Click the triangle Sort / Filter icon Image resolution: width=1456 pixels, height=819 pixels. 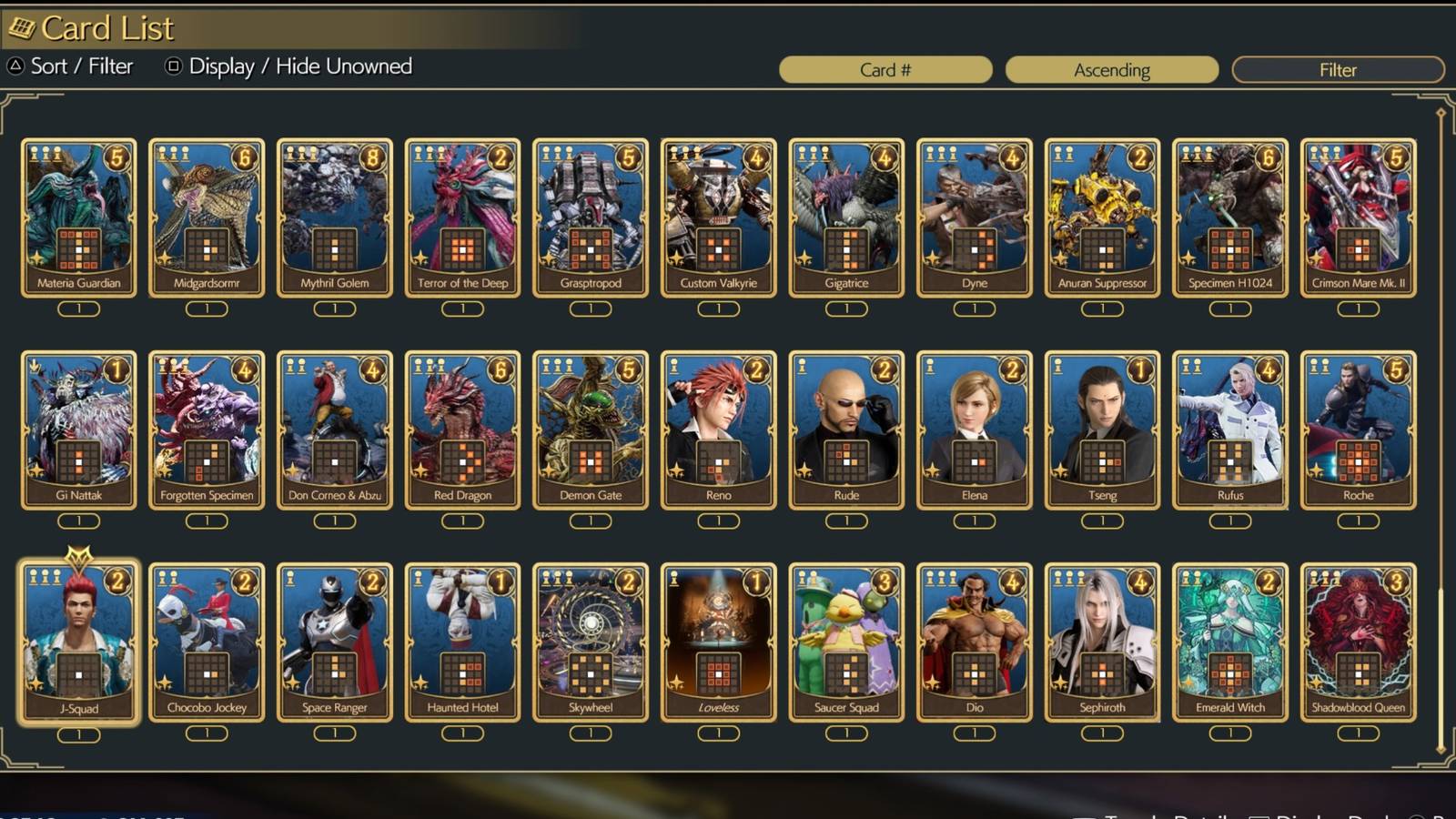(x=14, y=66)
